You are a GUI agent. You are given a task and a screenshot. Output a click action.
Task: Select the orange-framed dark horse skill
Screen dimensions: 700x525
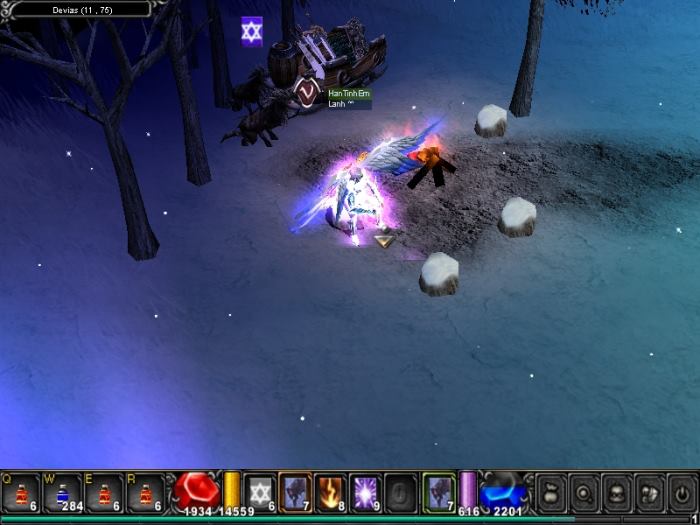[x=295, y=491]
